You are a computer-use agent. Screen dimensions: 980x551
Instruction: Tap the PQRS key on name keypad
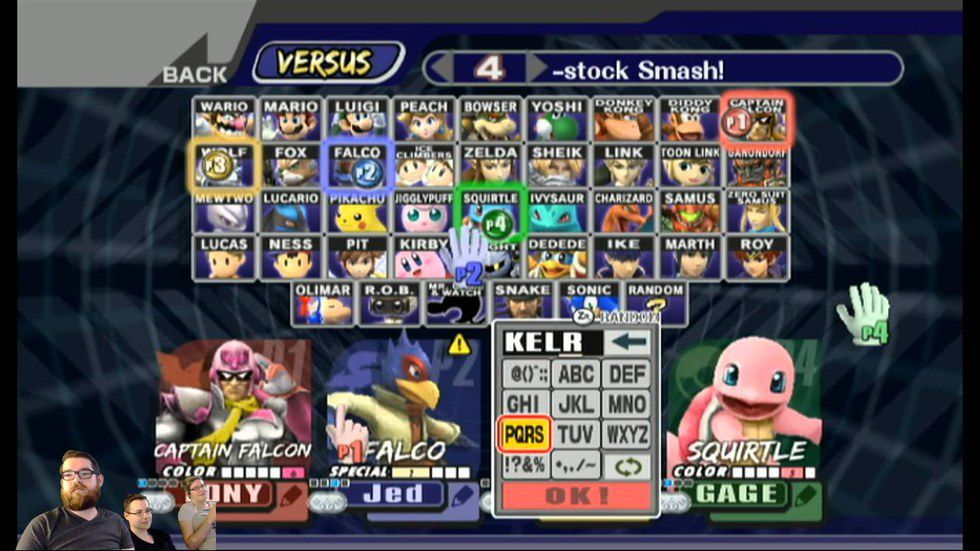pyautogui.click(x=525, y=434)
